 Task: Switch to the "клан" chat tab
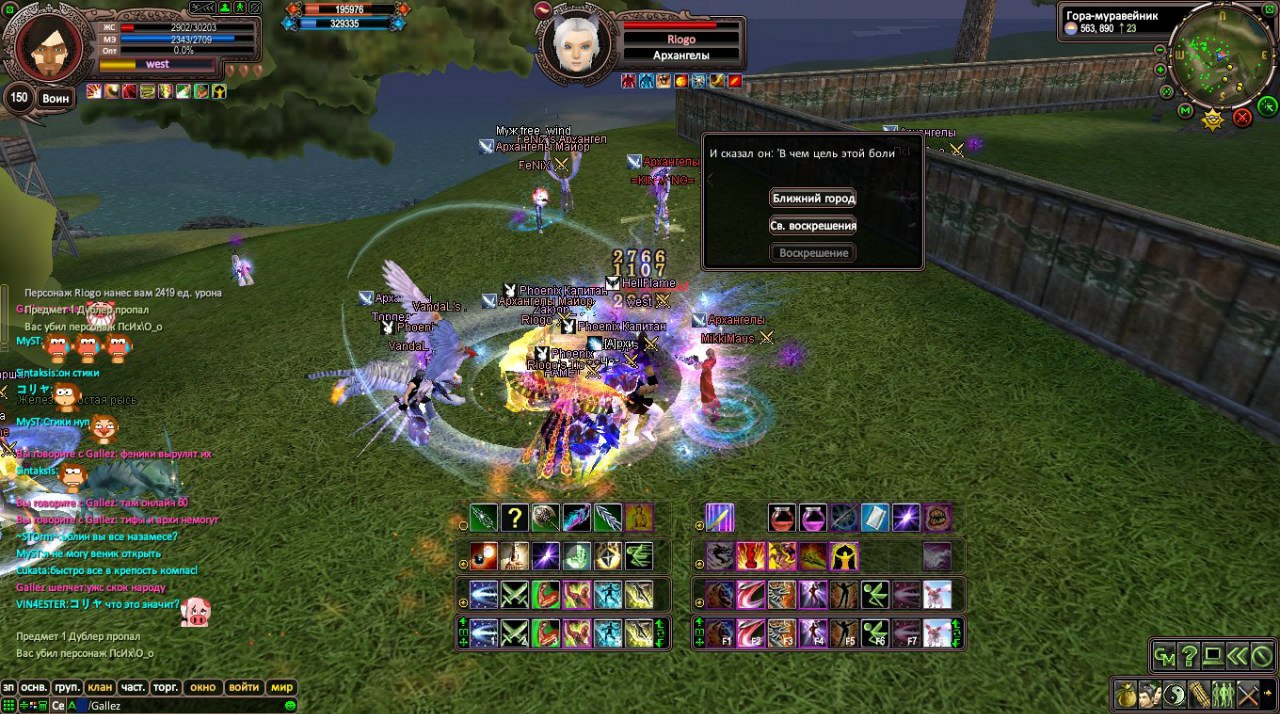[x=100, y=687]
